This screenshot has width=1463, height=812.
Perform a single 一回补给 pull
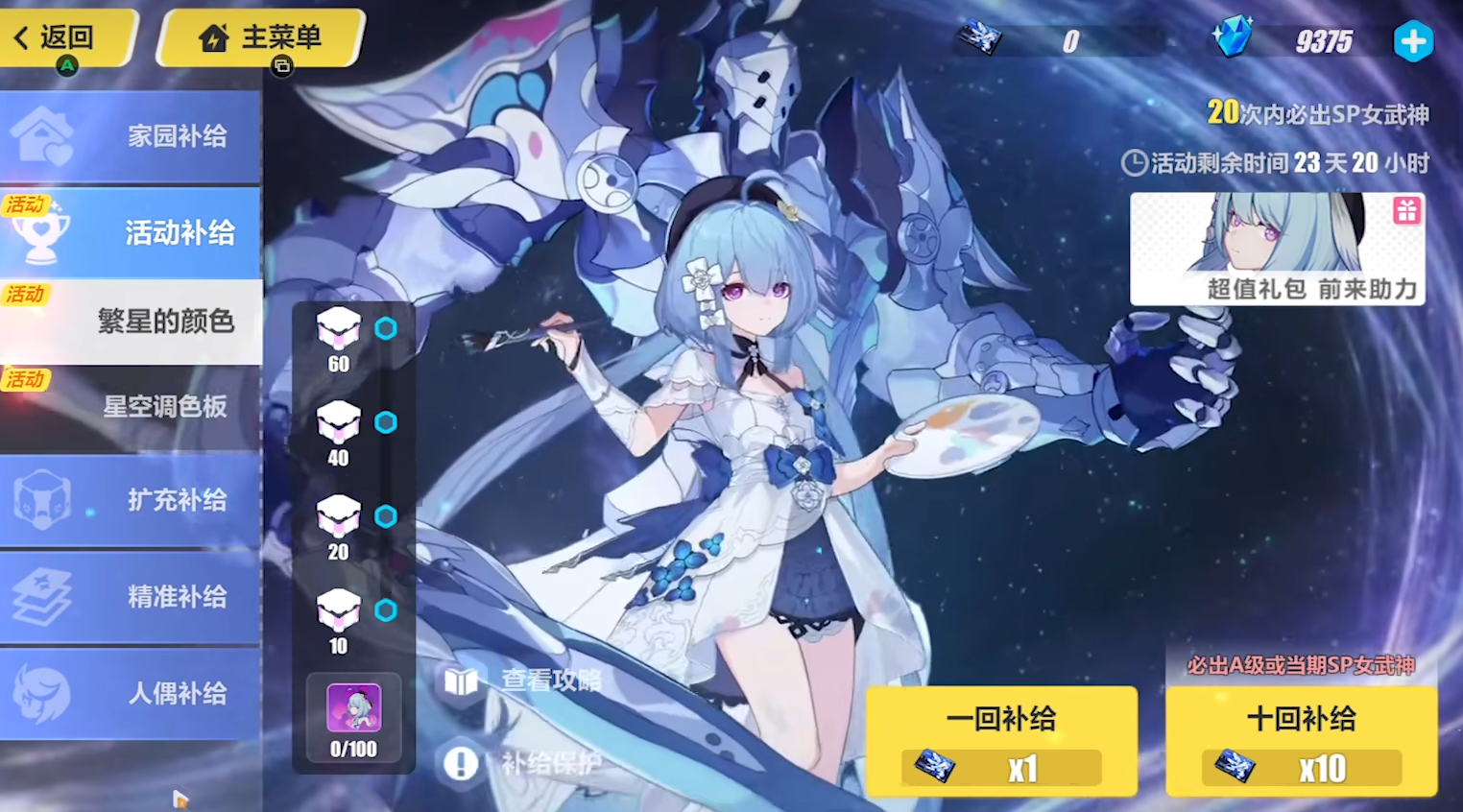click(1001, 740)
